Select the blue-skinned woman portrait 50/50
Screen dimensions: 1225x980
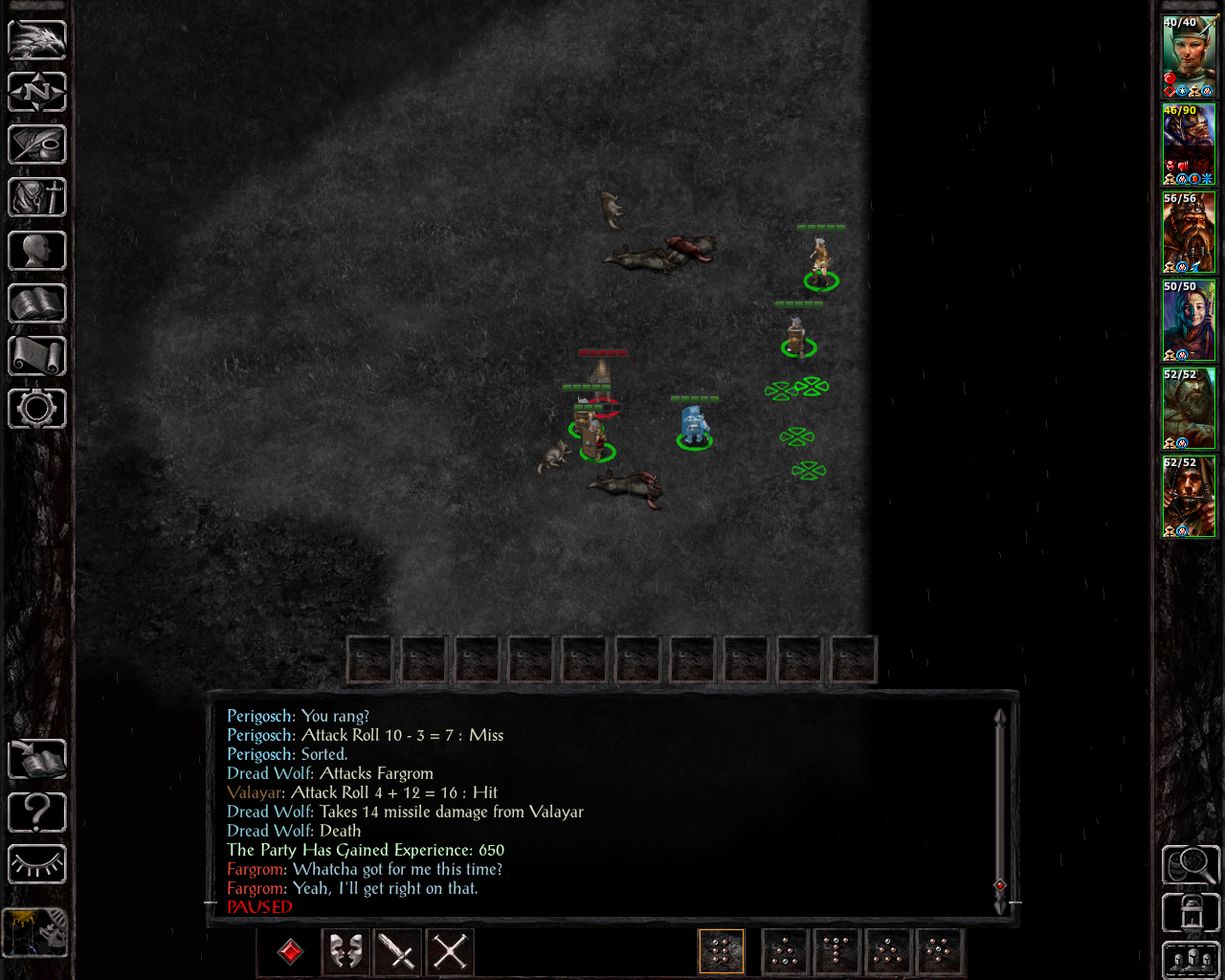(x=1189, y=321)
